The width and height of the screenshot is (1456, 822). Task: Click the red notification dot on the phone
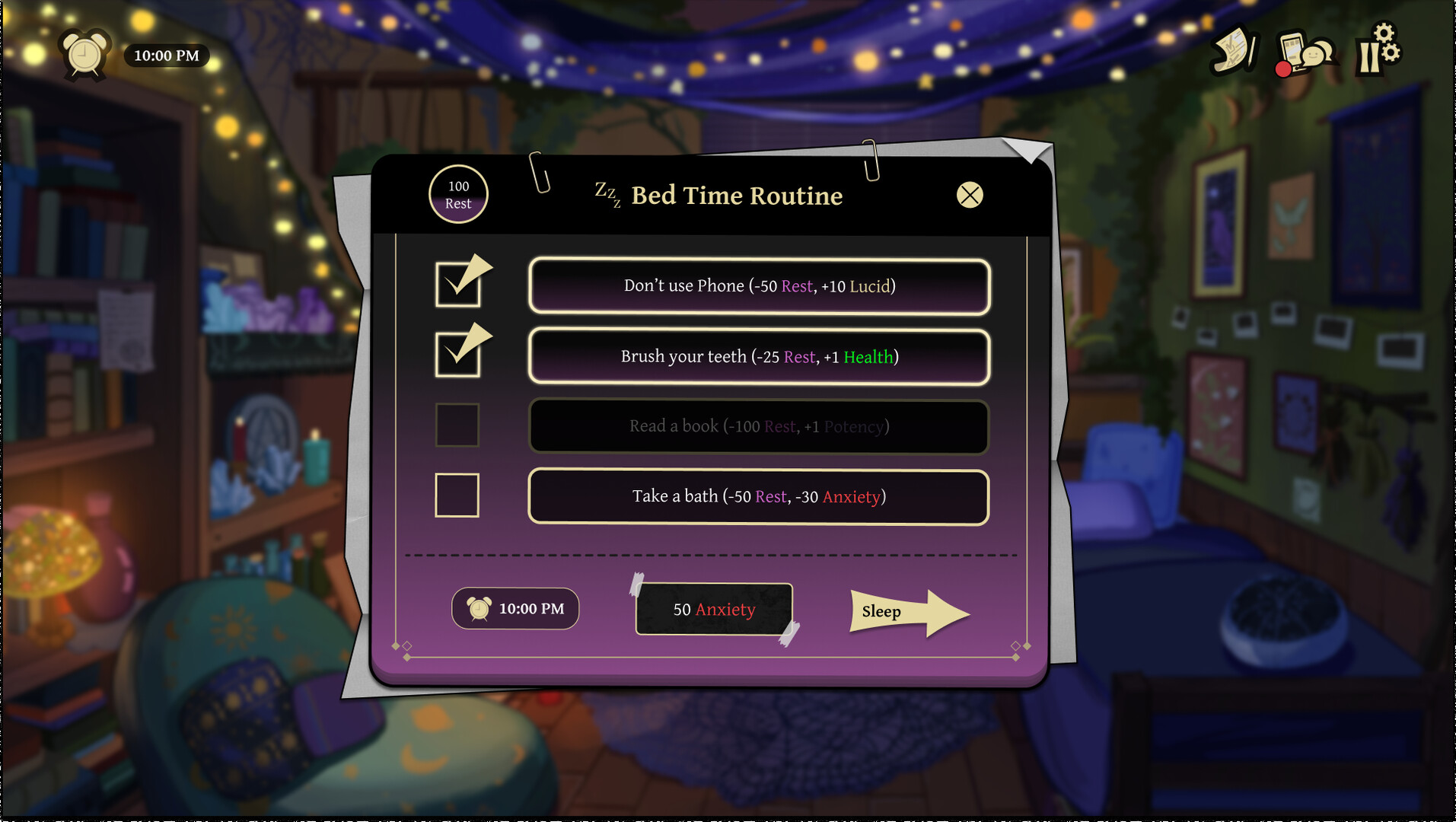pyautogui.click(x=1283, y=68)
